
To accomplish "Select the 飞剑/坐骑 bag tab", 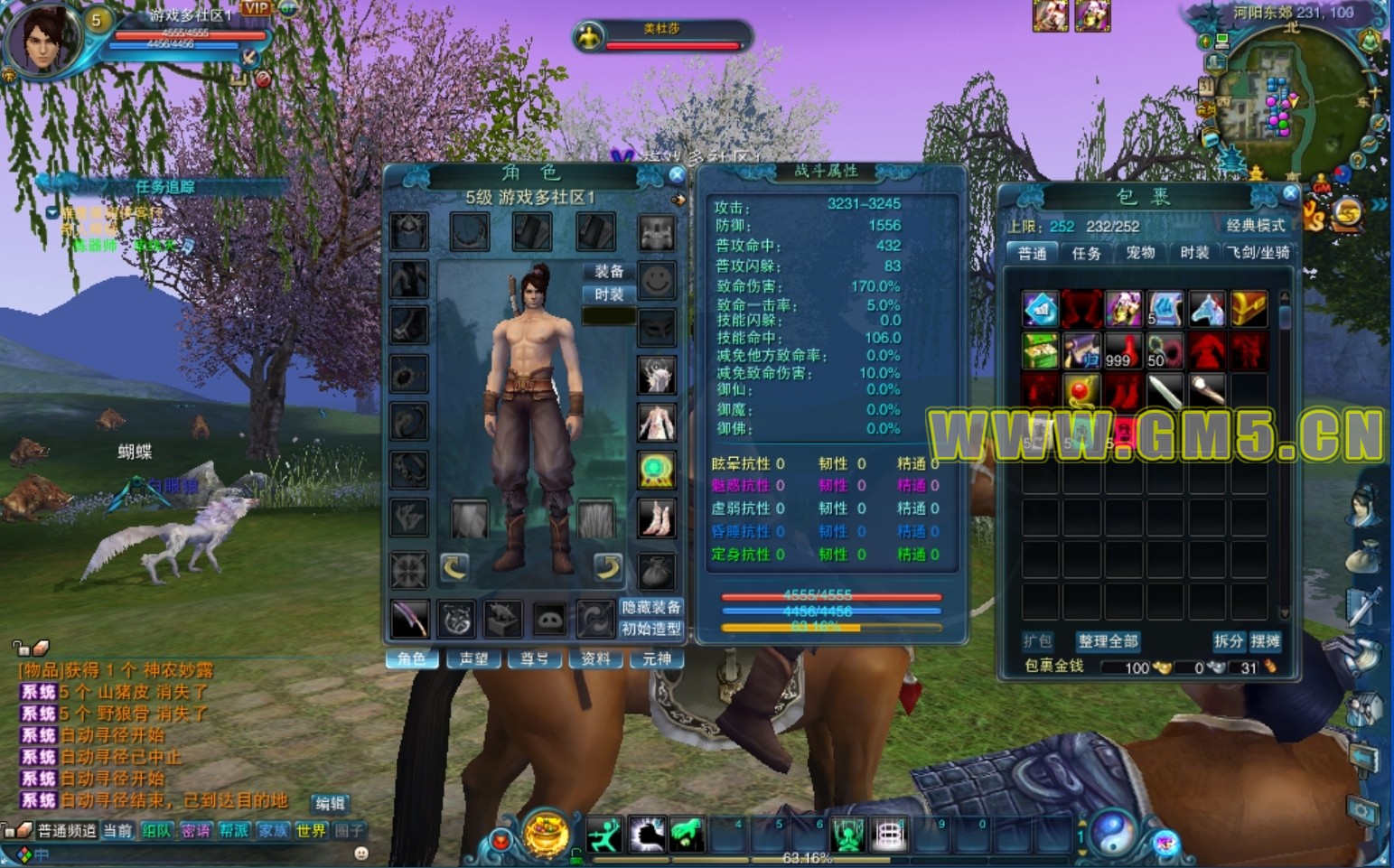I will click(x=1258, y=253).
